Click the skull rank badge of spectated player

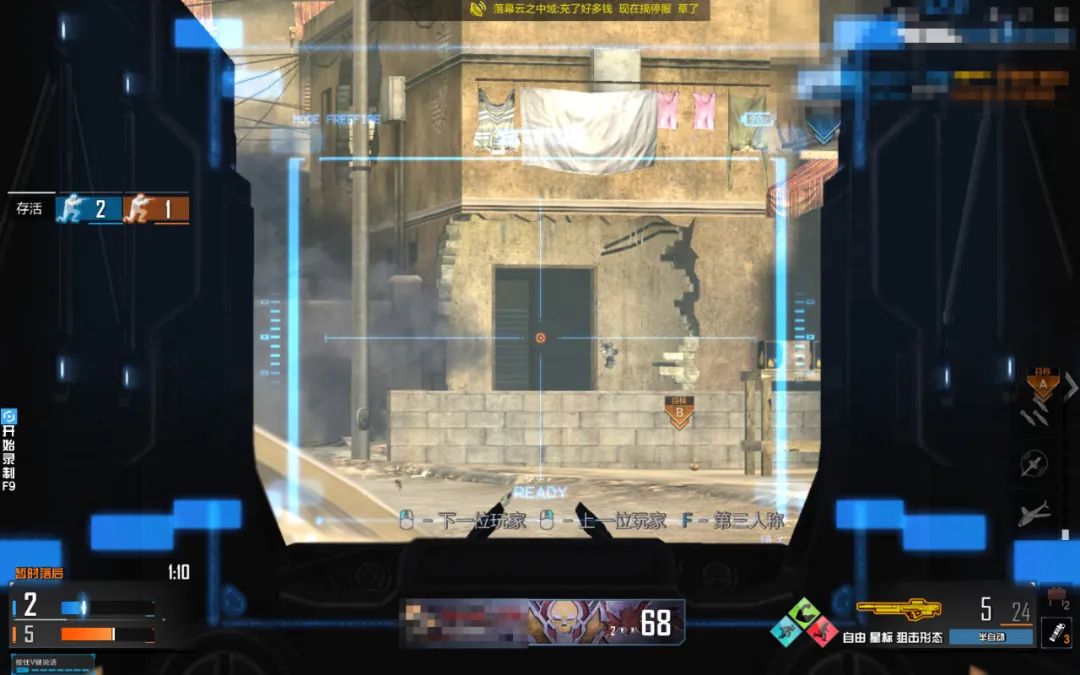[x=564, y=622]
